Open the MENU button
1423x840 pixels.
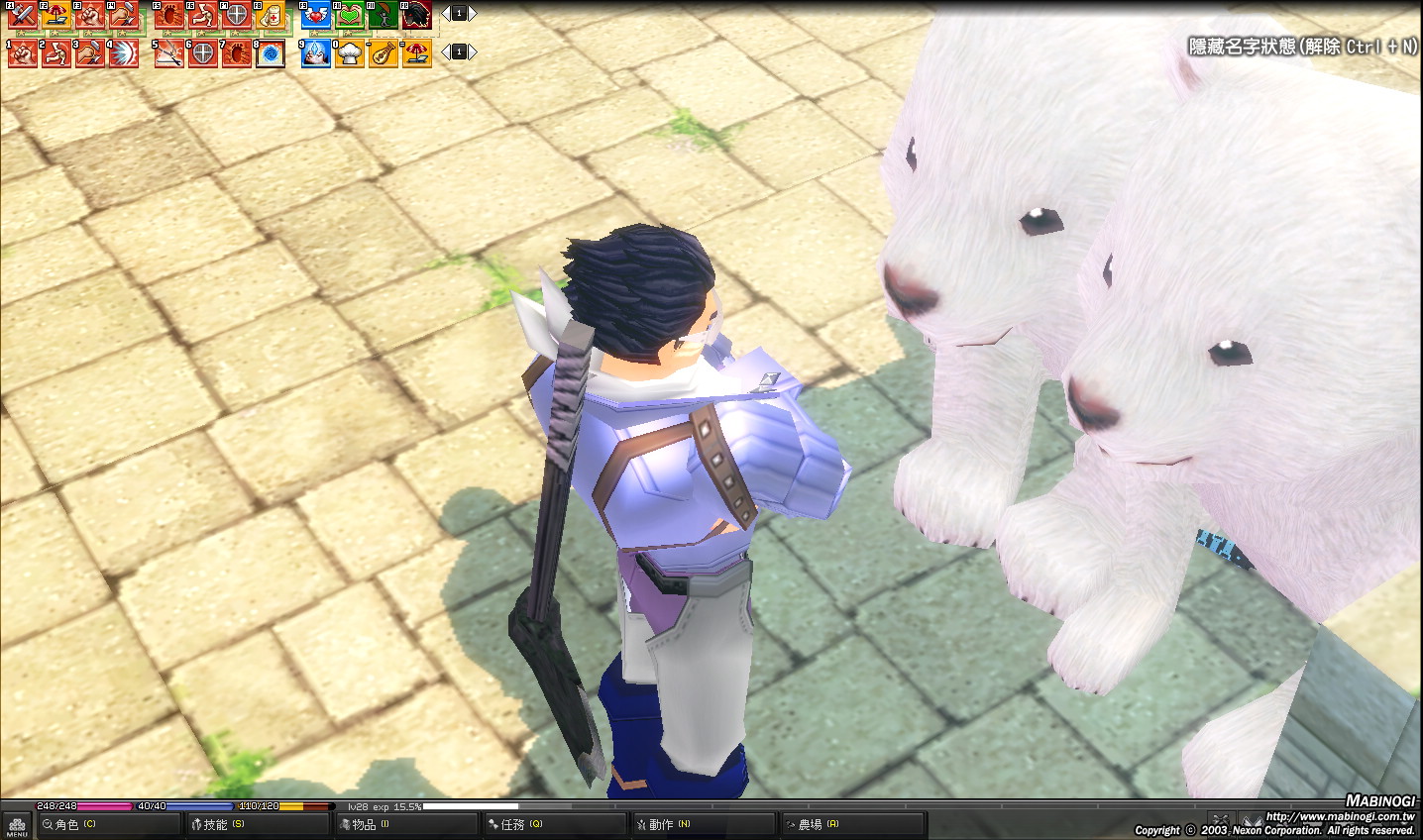(16, 826)
